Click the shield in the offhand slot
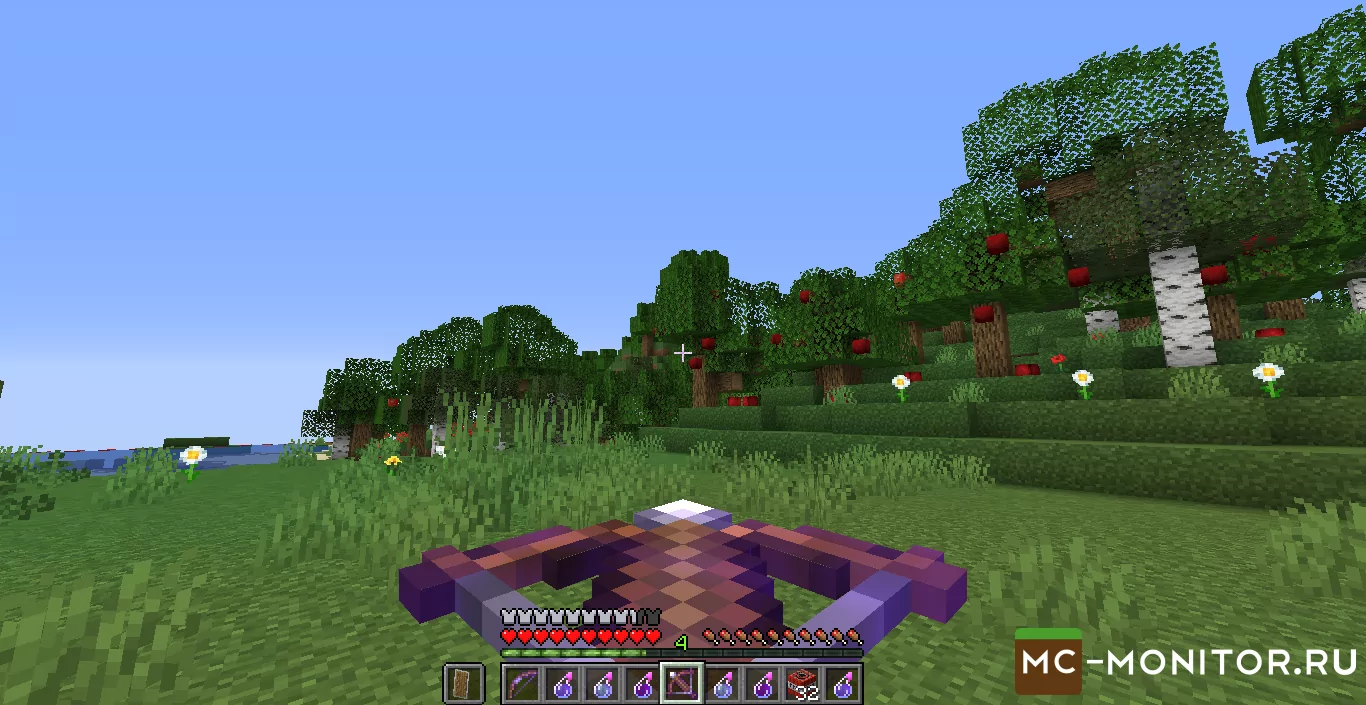This screenshot has height=705, width=1366. (x=464, y=684)
